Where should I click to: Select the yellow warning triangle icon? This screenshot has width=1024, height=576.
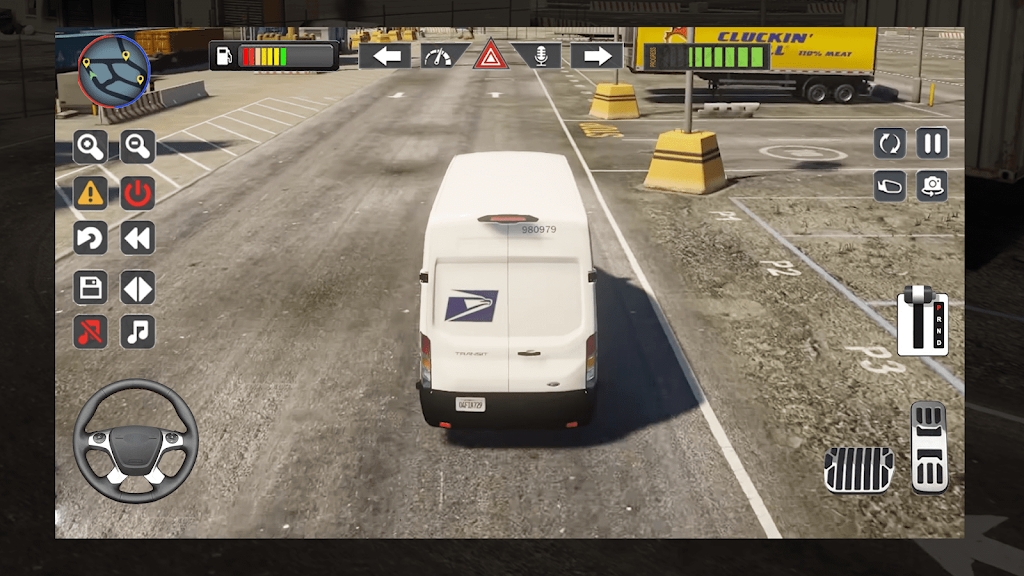90,192
